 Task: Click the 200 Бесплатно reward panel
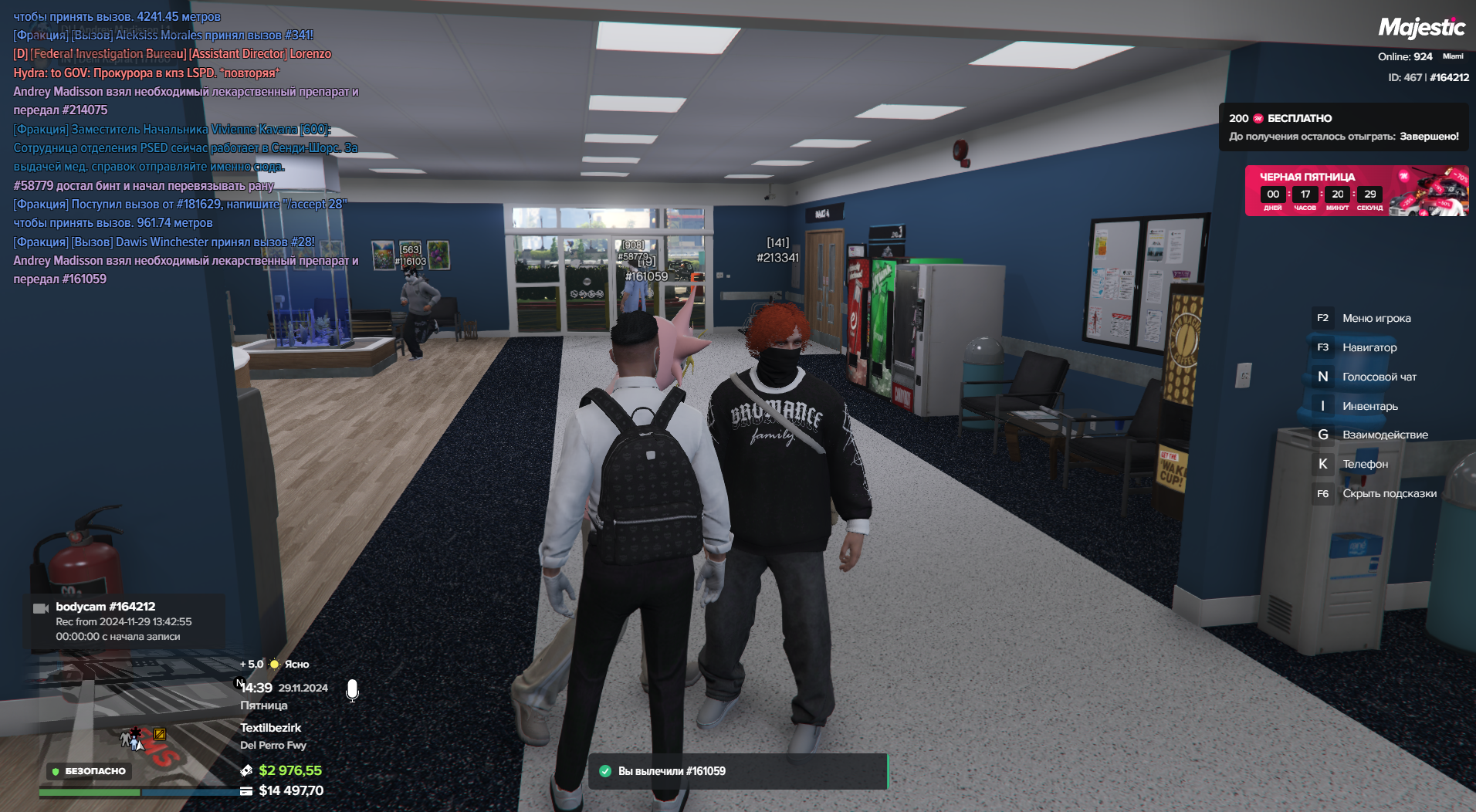point(1343,127)
